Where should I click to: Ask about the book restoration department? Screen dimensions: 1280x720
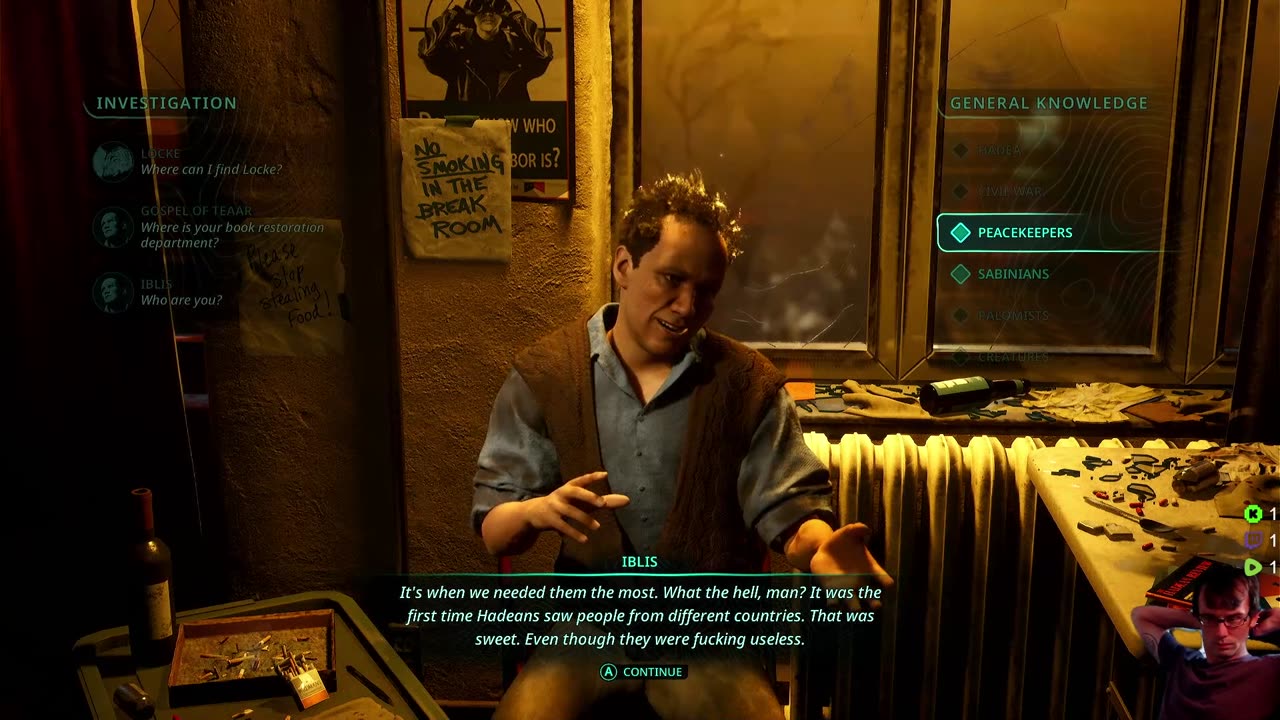tap(230, 235)
